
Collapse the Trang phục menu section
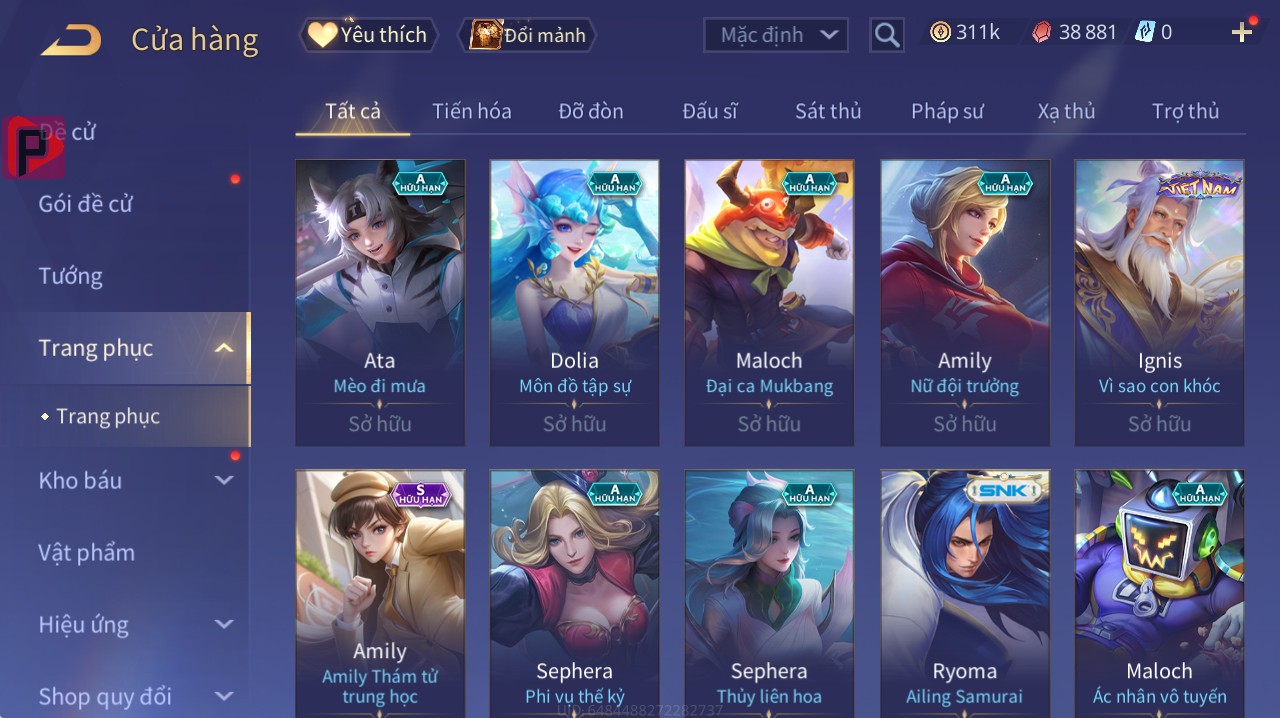click(224, 348)
